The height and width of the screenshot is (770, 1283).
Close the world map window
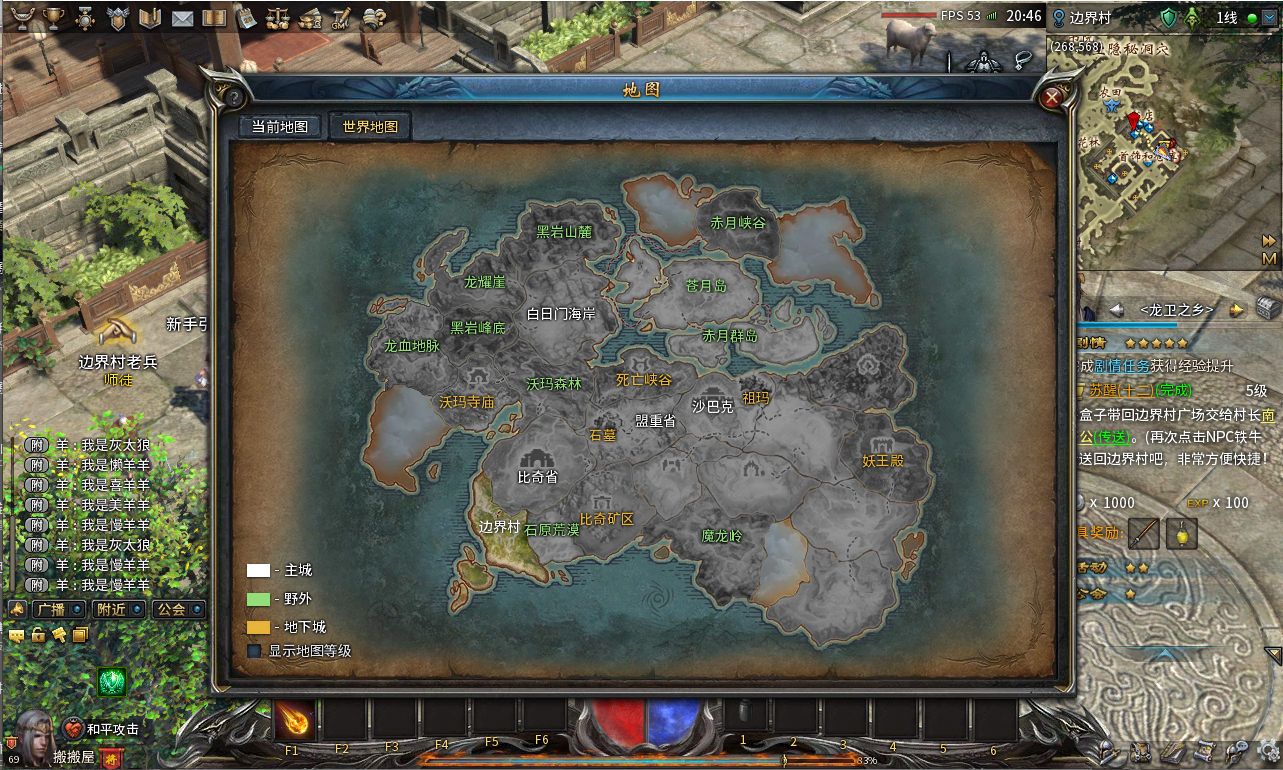click(1052, 97)
